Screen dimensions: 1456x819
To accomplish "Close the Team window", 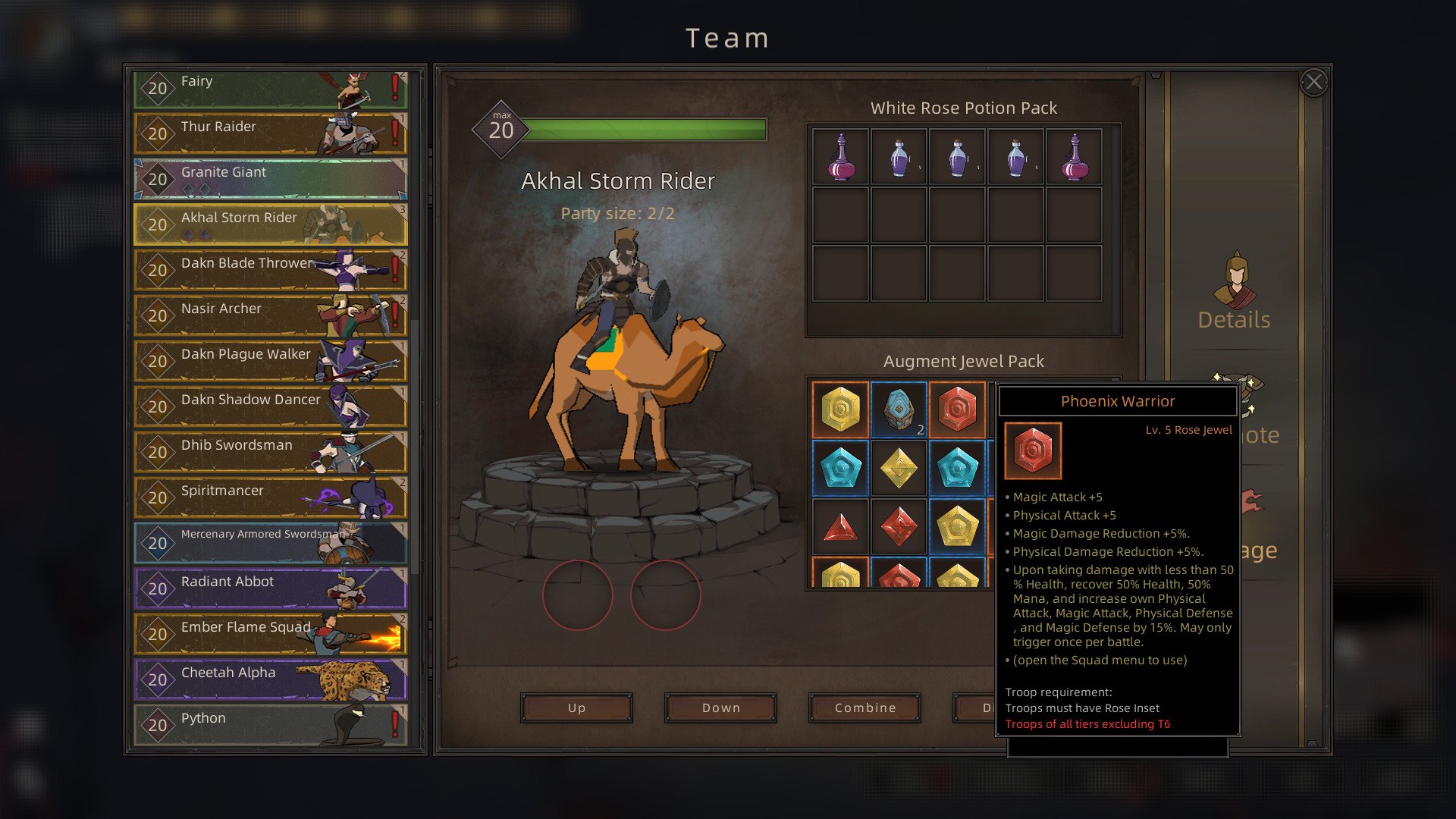I will [1313, 82].
